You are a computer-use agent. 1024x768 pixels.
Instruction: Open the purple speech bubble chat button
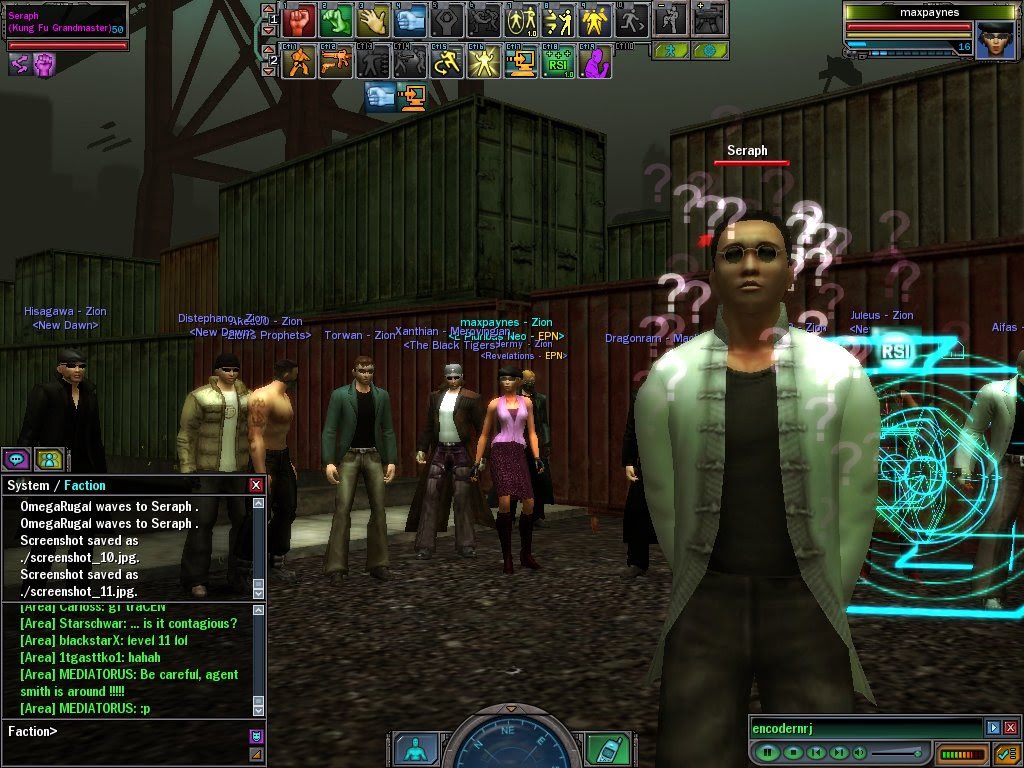point(16,459)
